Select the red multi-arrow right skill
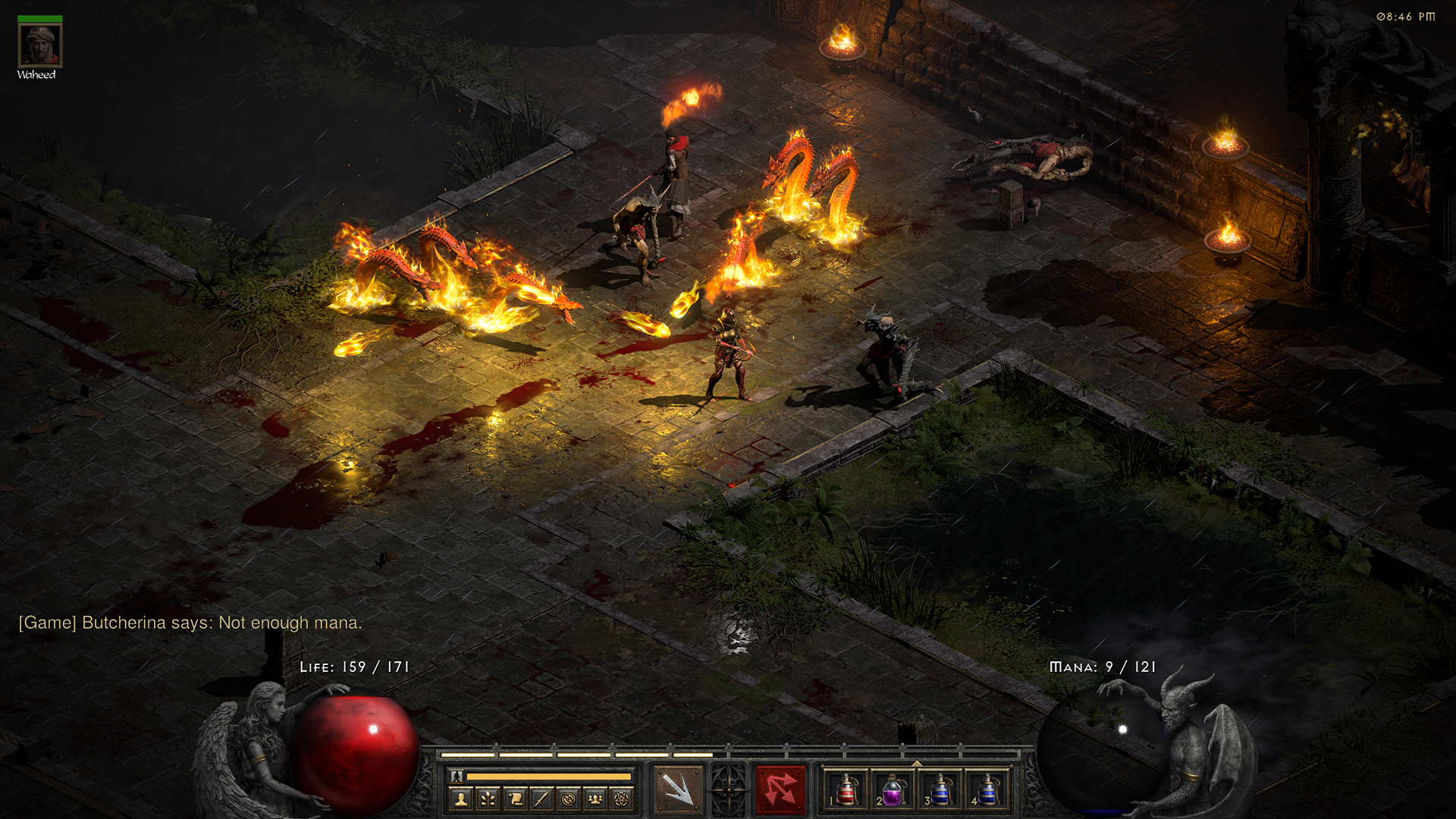Screen dimensions: 1456x819 pyautogui.click(x=780, y=789)
